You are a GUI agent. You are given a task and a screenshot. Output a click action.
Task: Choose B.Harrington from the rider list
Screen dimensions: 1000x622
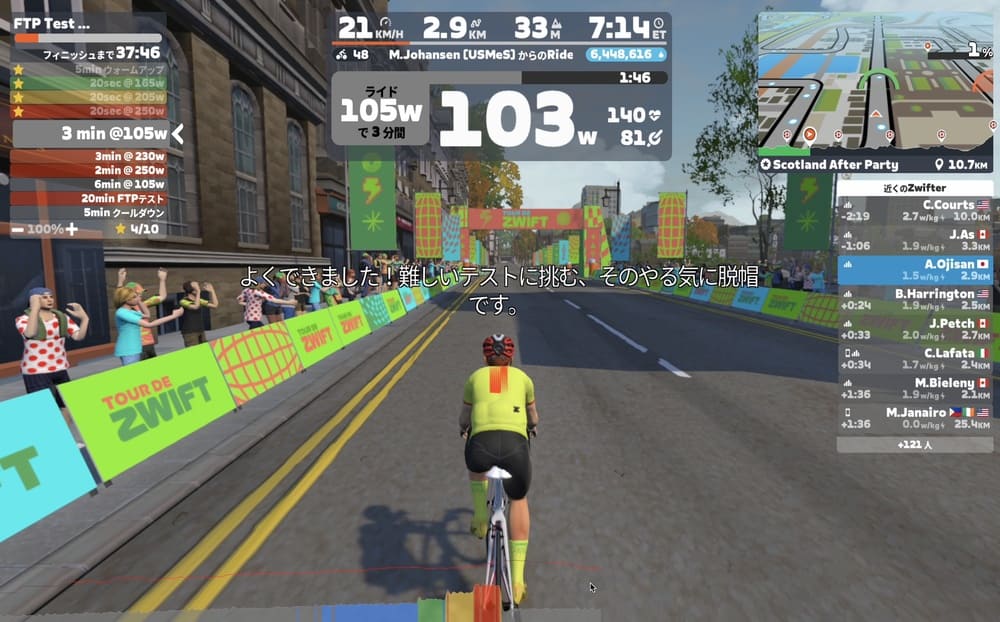pos(915,299)
